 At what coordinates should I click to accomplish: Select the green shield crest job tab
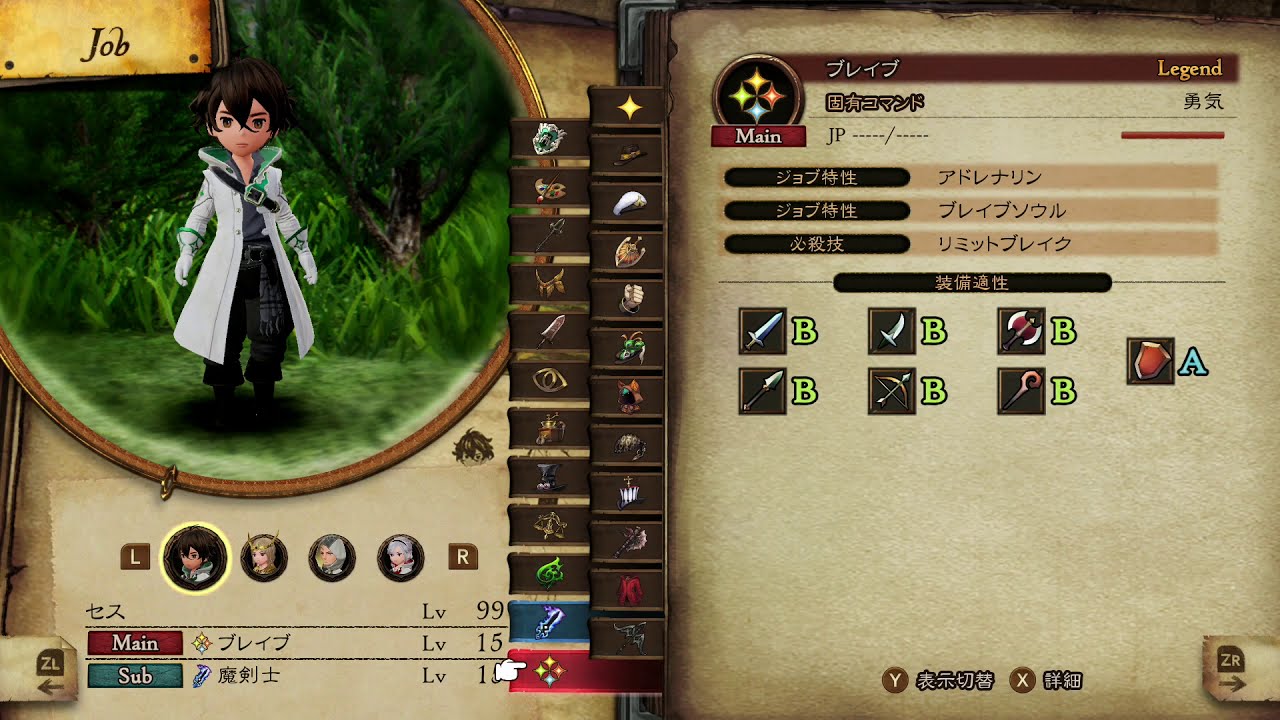tap(548, 140)
